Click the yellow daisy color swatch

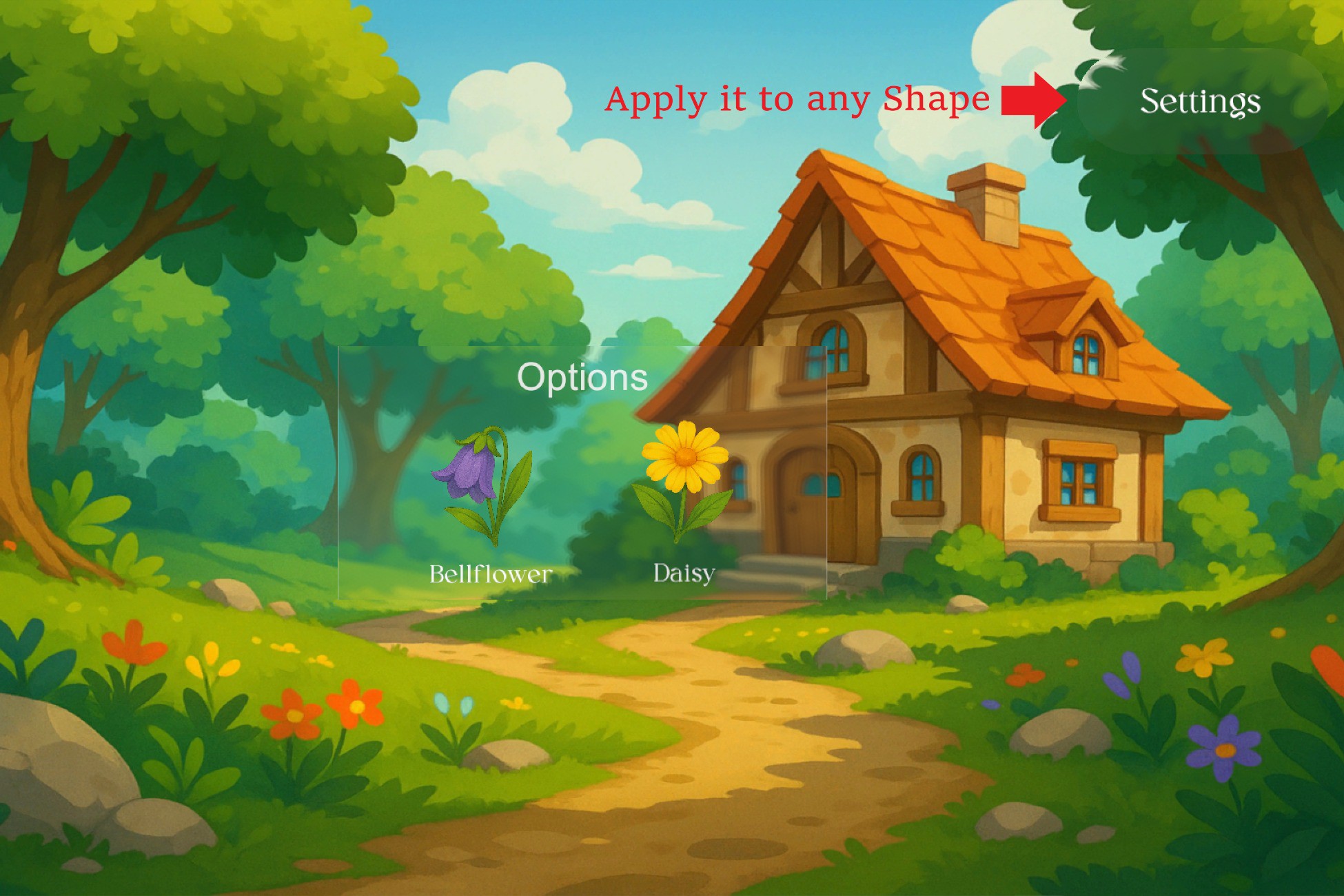686,456
